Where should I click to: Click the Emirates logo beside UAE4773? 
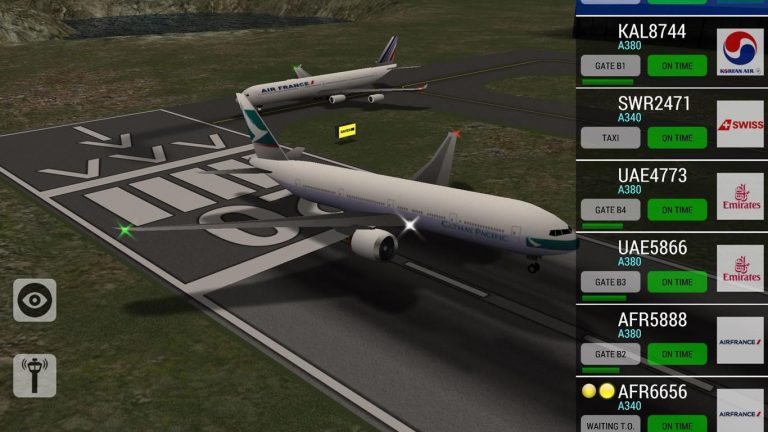(740, 196)
